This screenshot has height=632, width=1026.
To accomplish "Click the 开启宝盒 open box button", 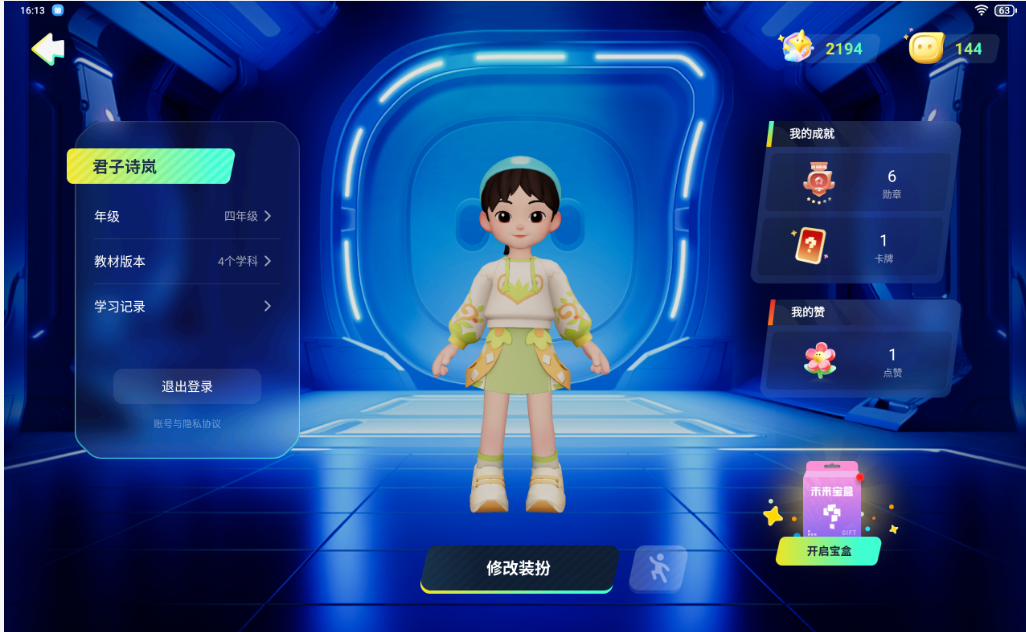I will 828,551.
